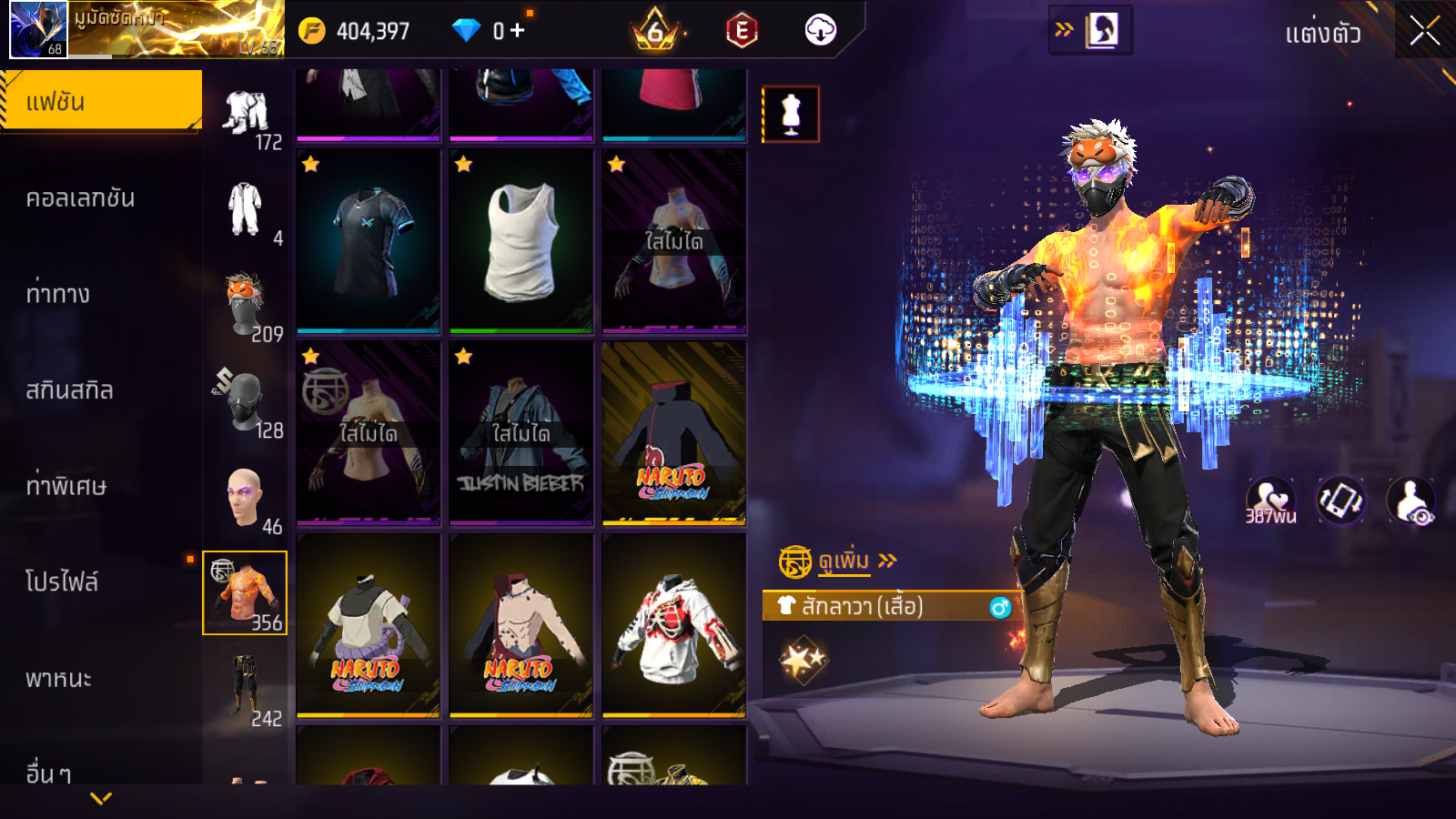Choose the dark blue jersey shirt
Viewport: 1456px width, 819px height.
click(x=369, y=241)
